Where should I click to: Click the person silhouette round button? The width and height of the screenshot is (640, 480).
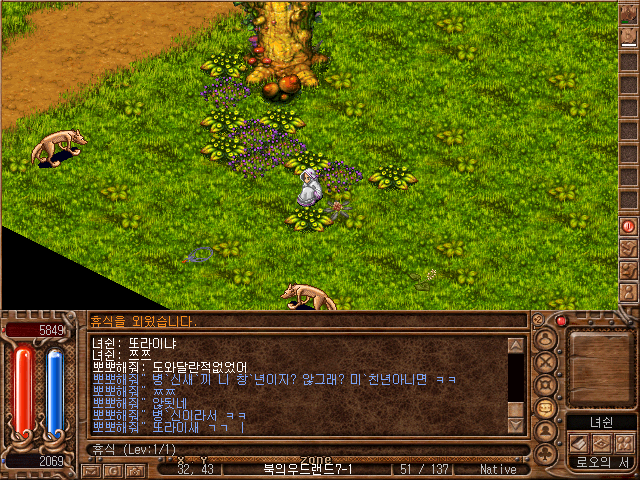546,431
